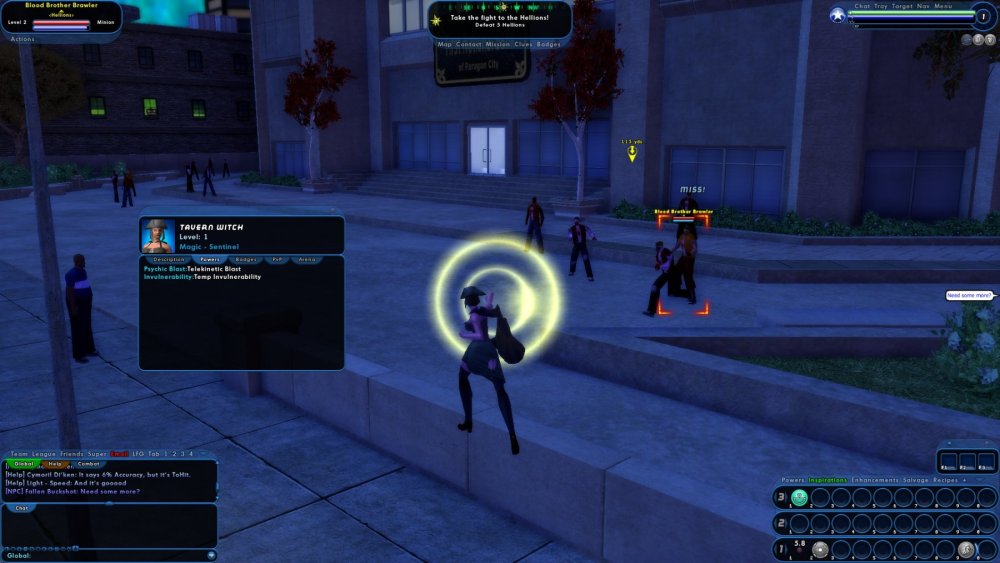The image size is (1000, 563).
Task: Activate the grey circular power in tray one
Action: 820,549
